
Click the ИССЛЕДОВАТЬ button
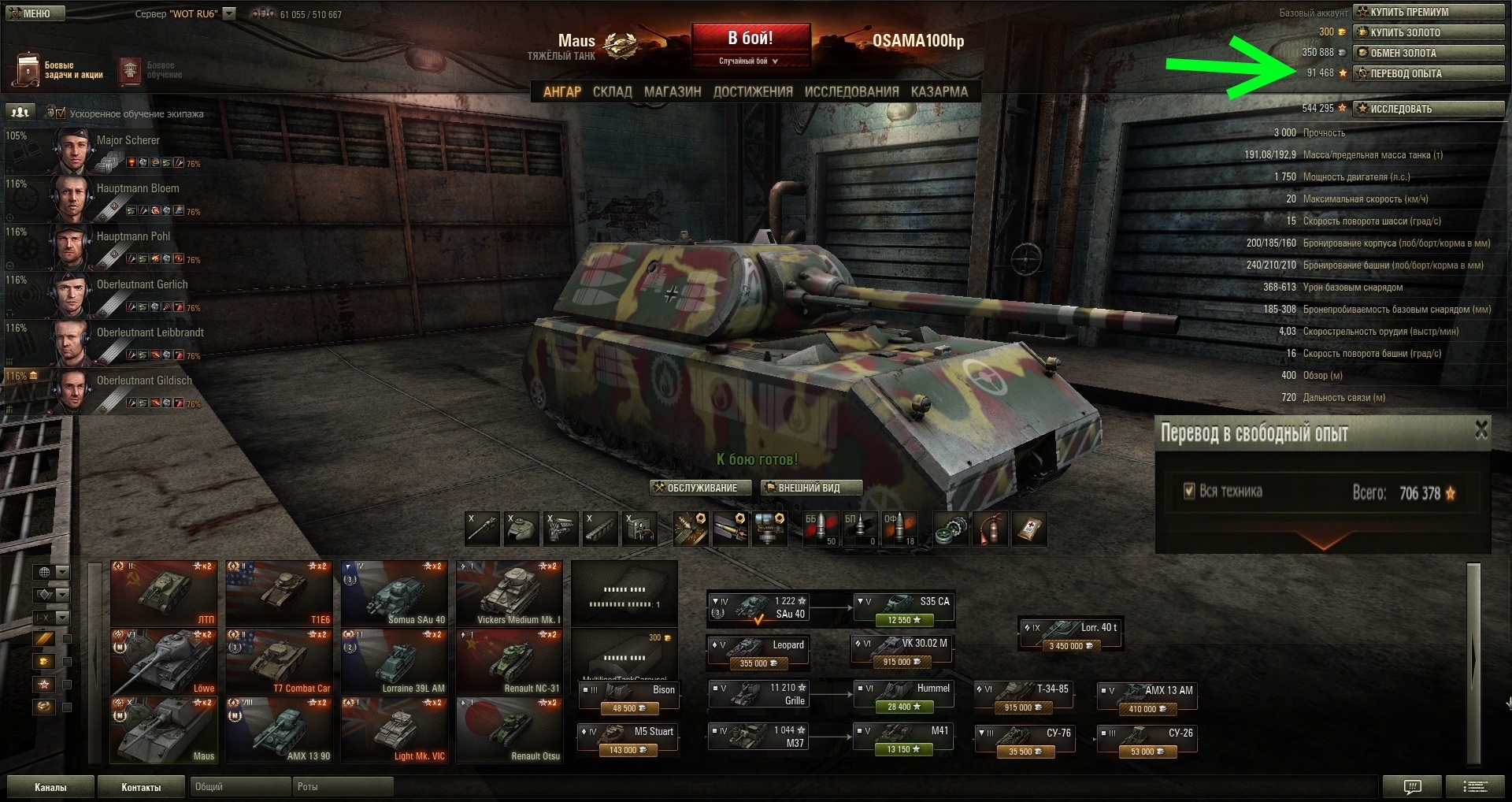click(1428, 109)
